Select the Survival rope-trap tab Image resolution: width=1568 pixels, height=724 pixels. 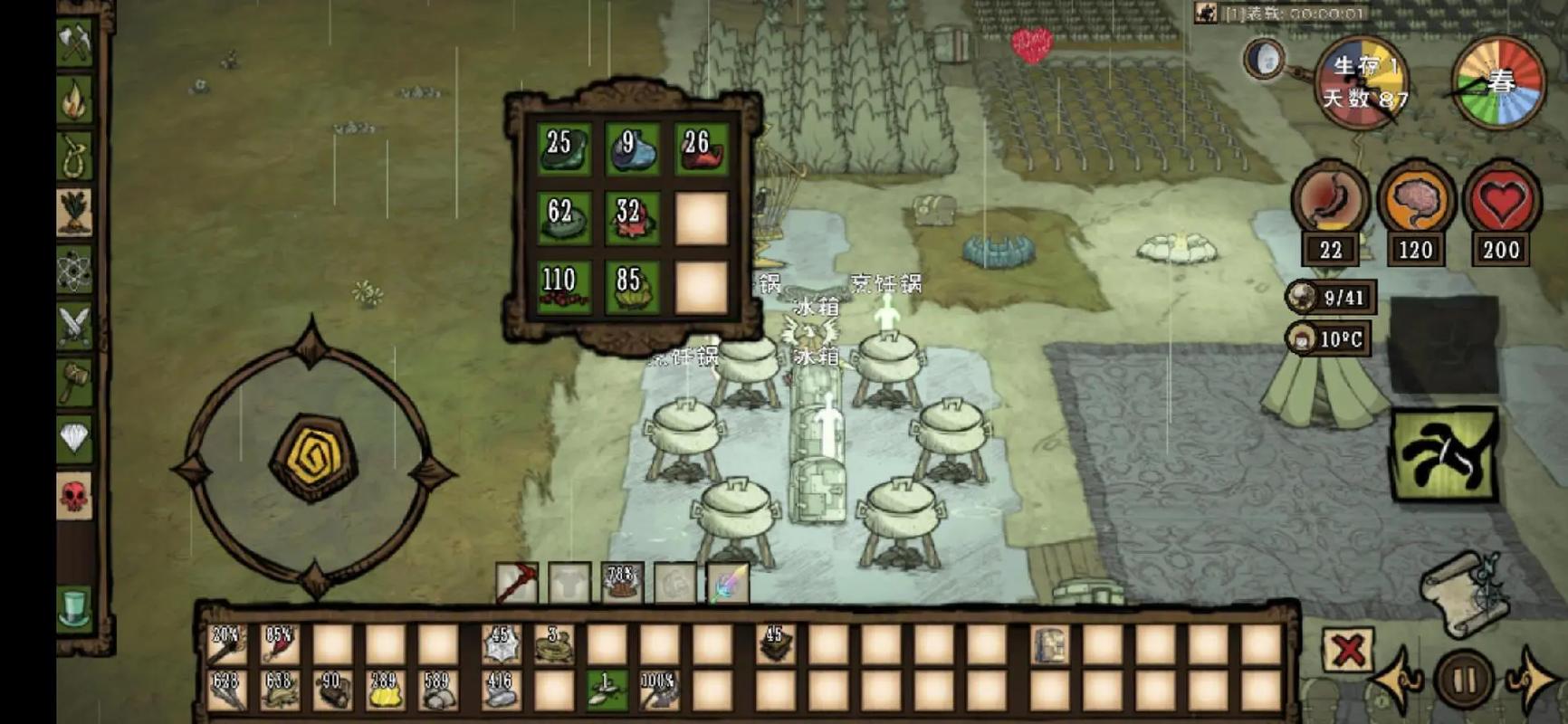[x=74, y=156]
